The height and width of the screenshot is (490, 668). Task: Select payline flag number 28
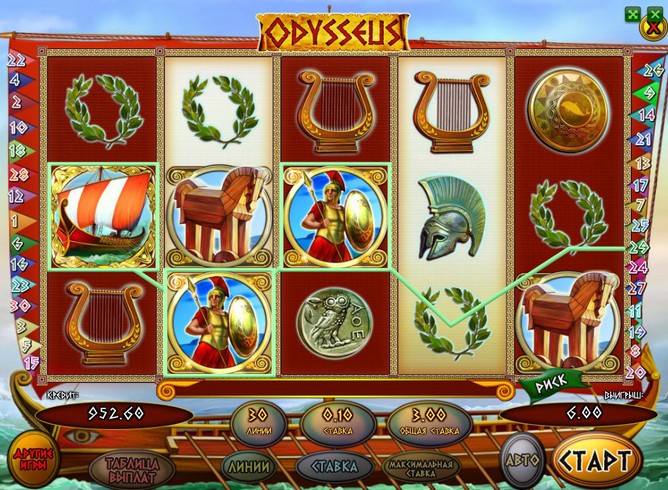[x=15, y=174]
